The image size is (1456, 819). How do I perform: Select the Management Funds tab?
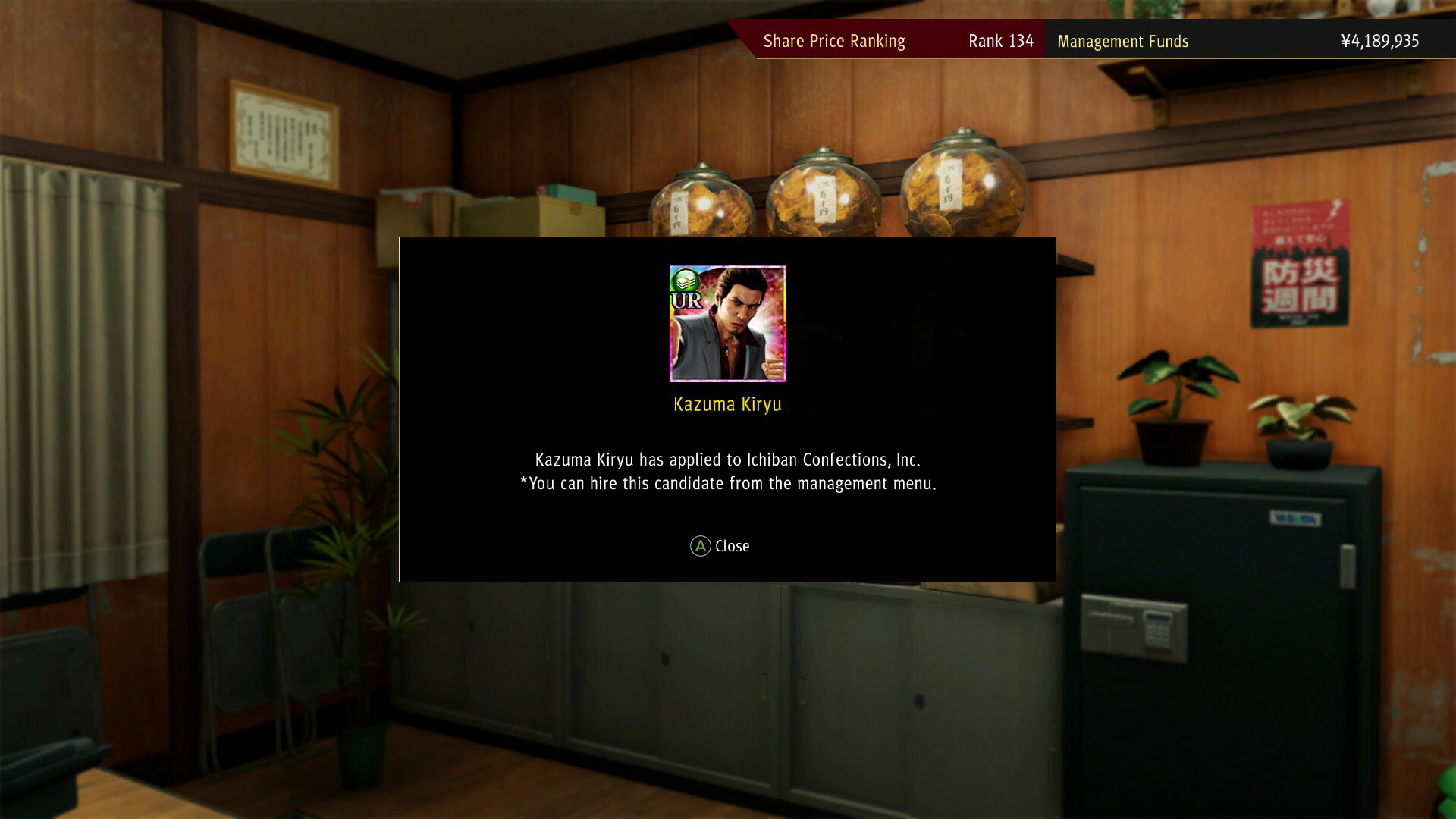pyautogui.click(x=1124, y=42)
